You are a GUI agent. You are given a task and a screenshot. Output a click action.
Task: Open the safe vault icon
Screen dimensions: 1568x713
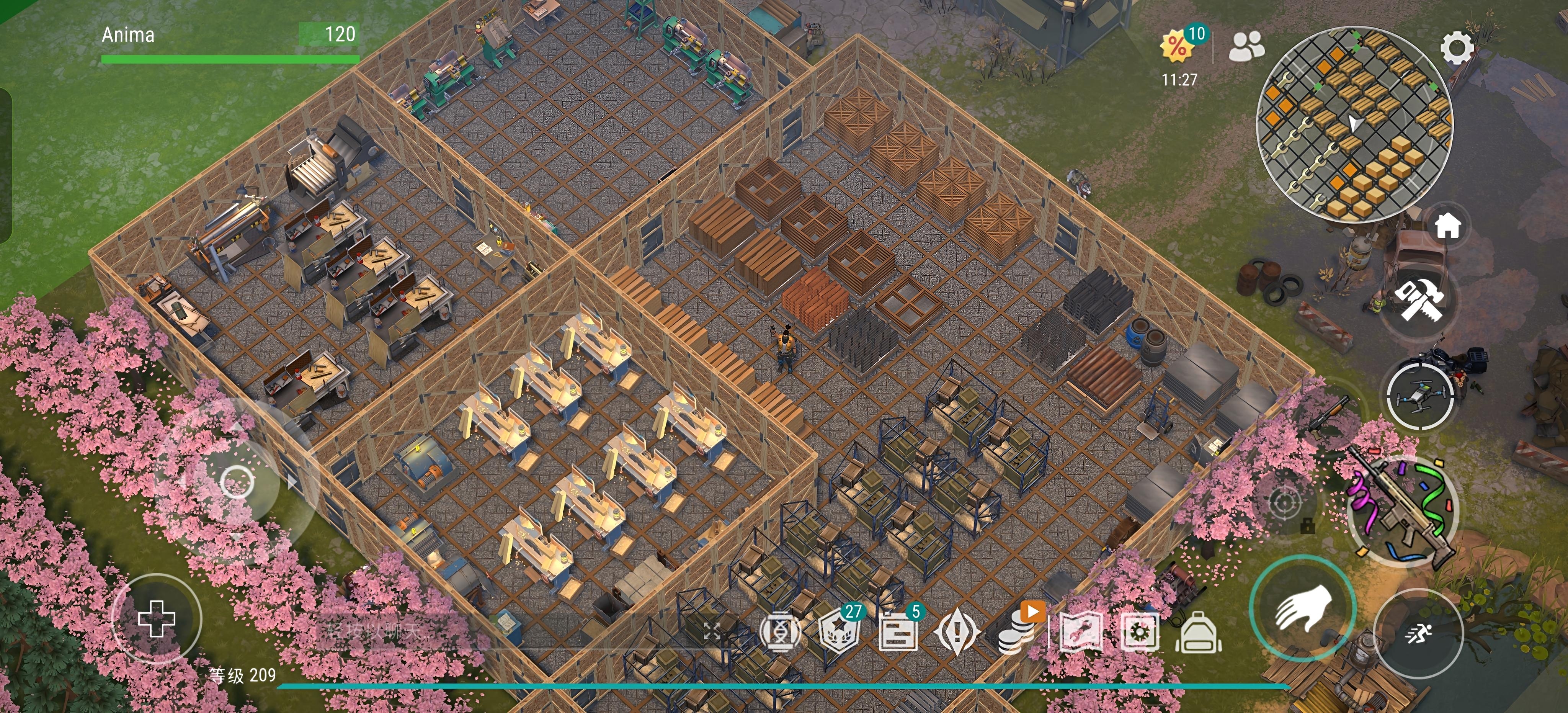(x=1140, y=632)
